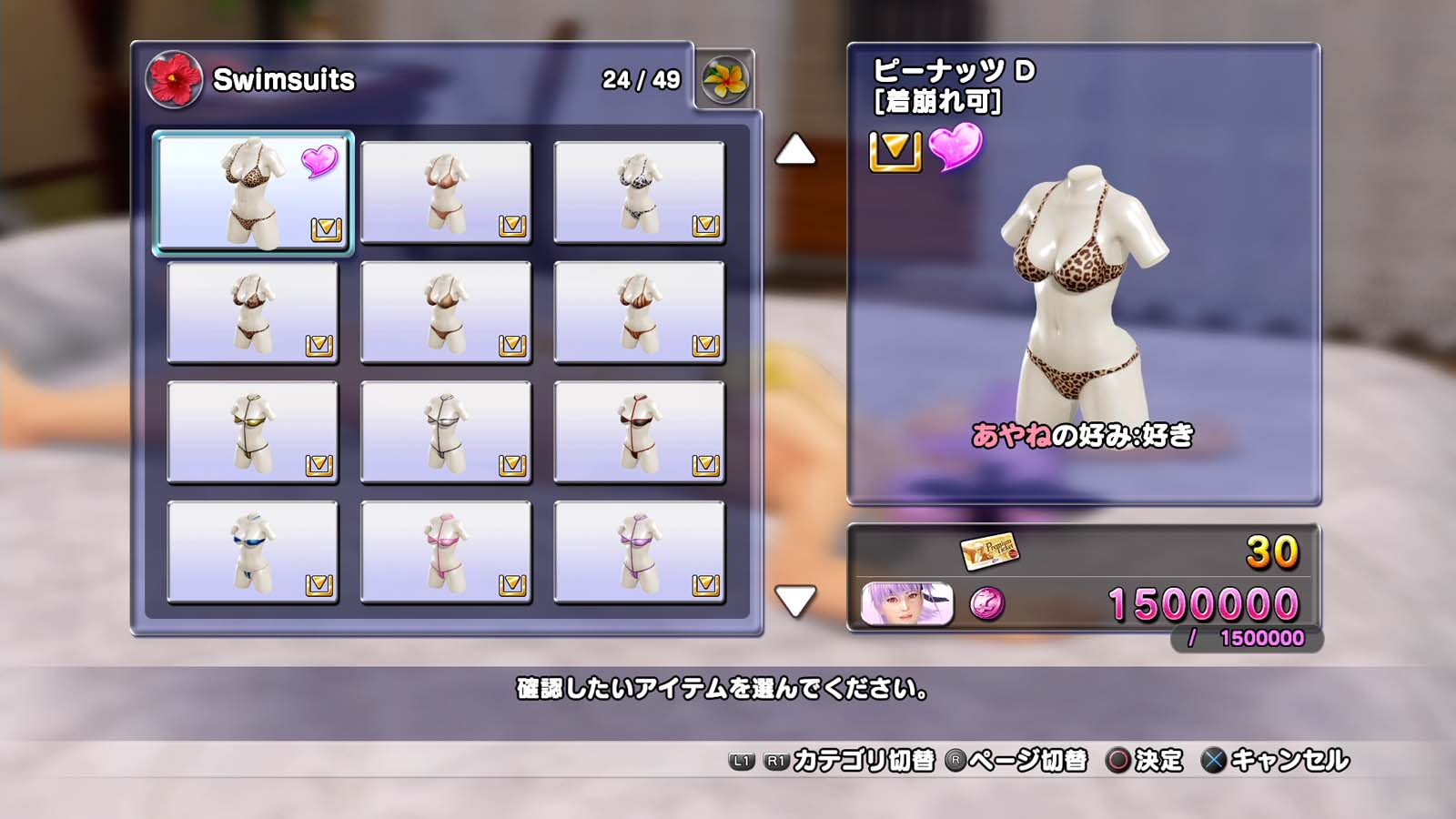Choose the black-and-white leopard swimsuit
The width and height of the screenshot is (1456, 819).
639,192
